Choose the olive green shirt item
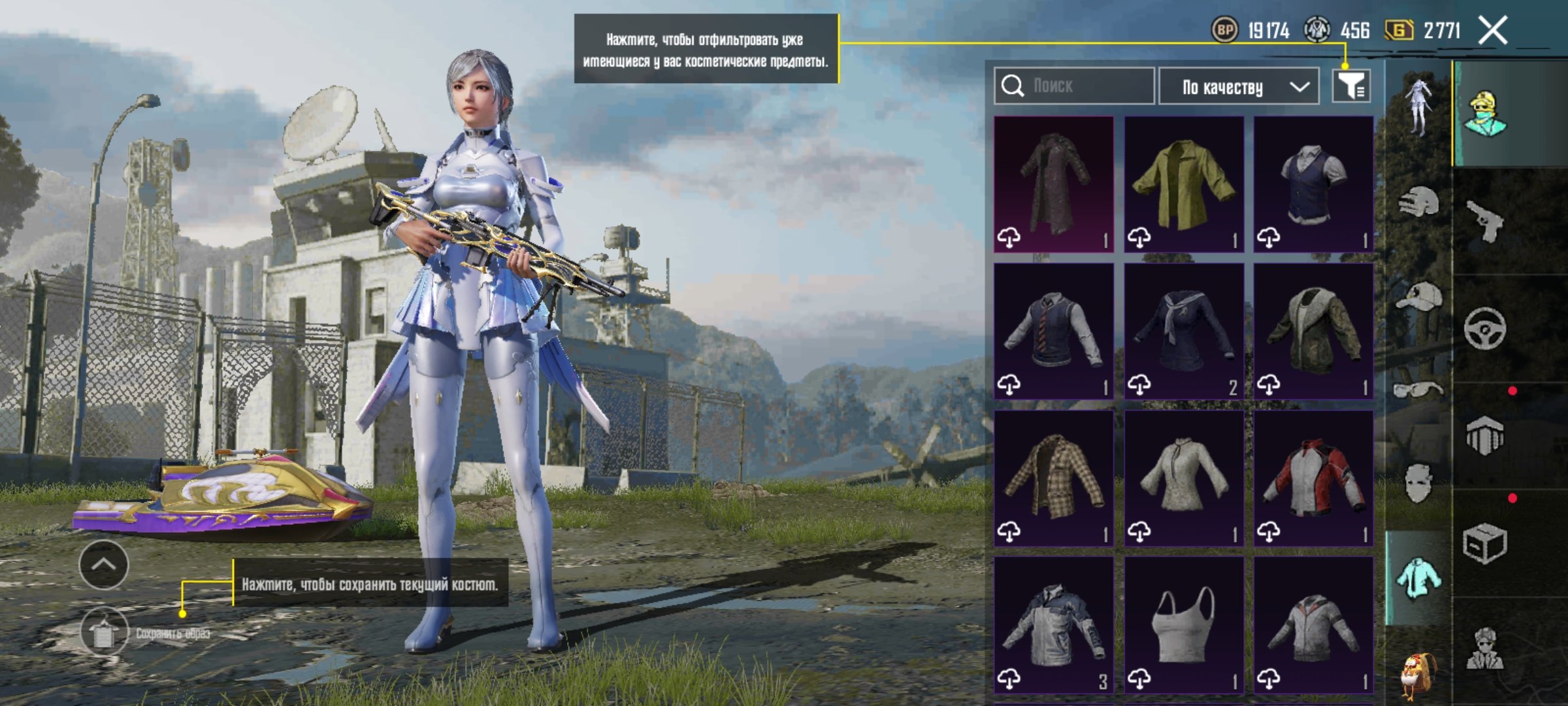Viewport: 1568px width, 706px height. click(1183, 184)
